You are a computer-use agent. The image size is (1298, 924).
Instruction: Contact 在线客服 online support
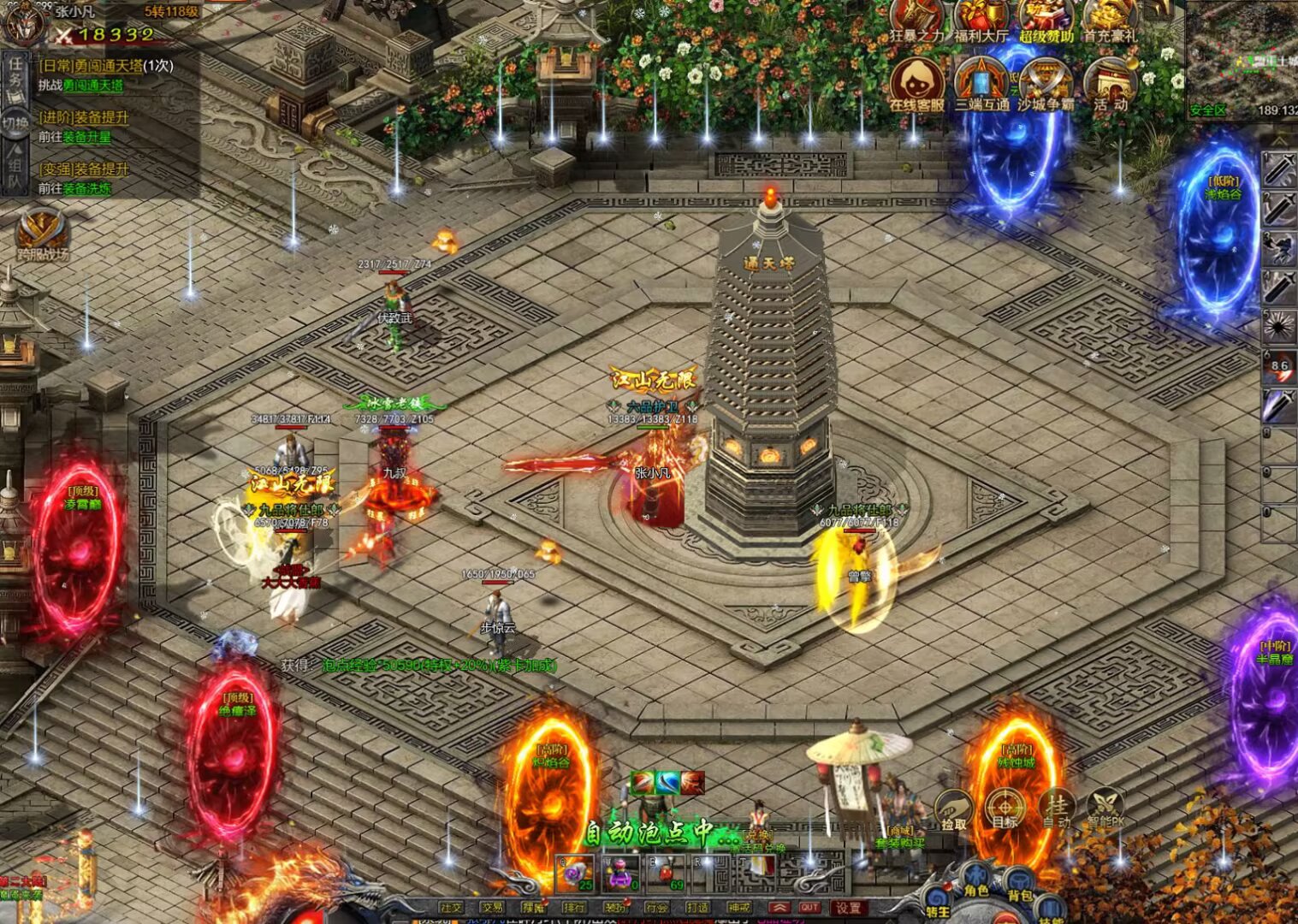coord(916,86)
